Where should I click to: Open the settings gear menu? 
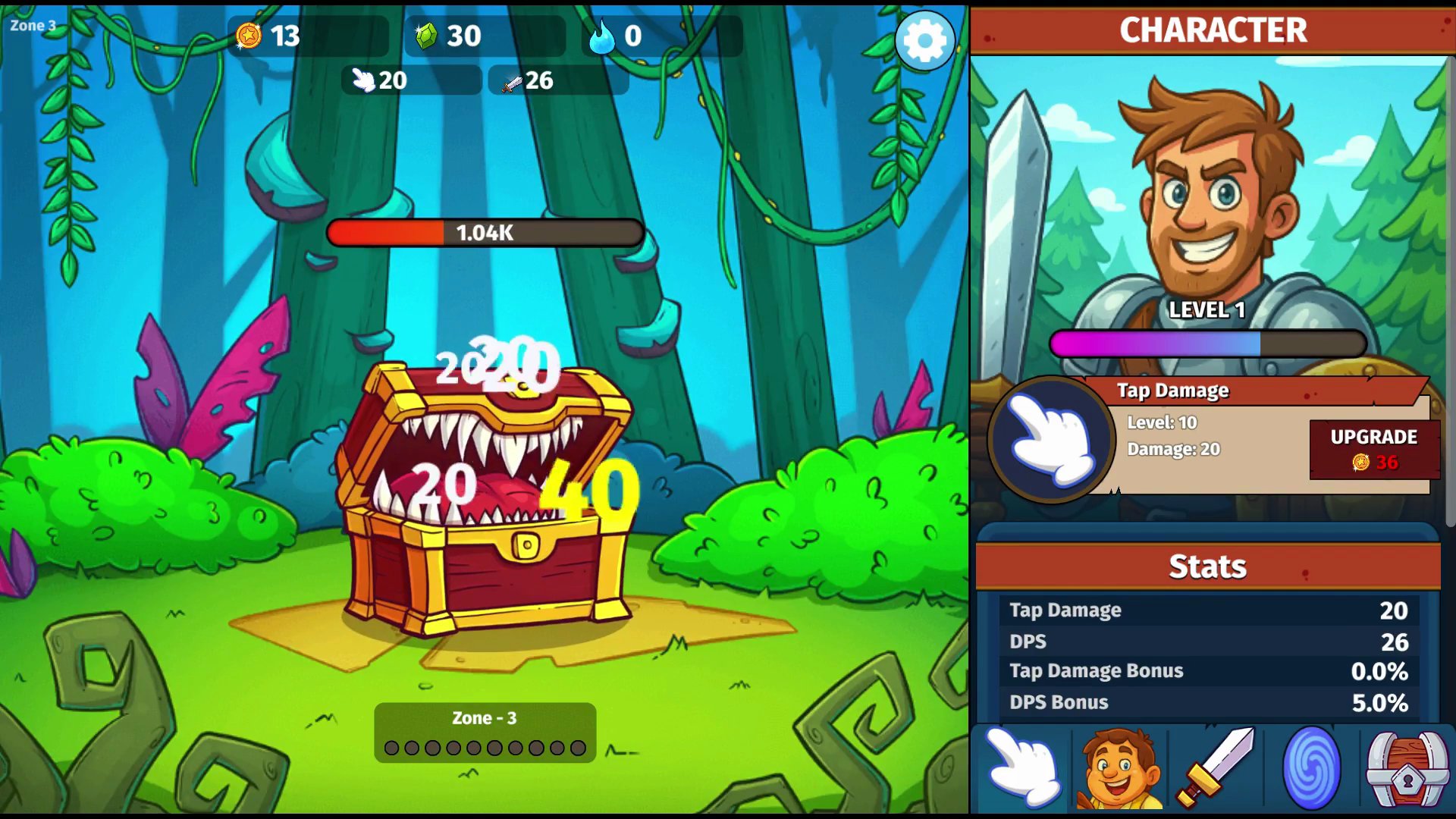(924, 41)
